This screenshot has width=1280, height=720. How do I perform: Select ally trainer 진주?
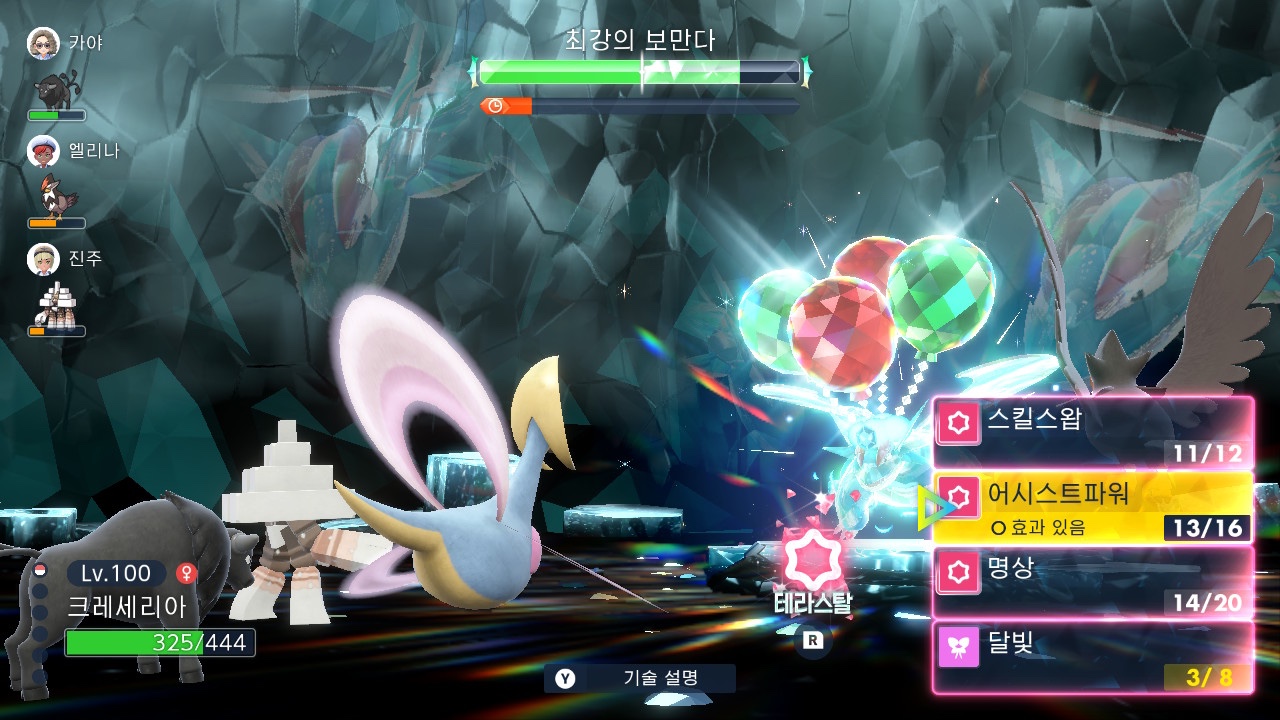[44, 259]
